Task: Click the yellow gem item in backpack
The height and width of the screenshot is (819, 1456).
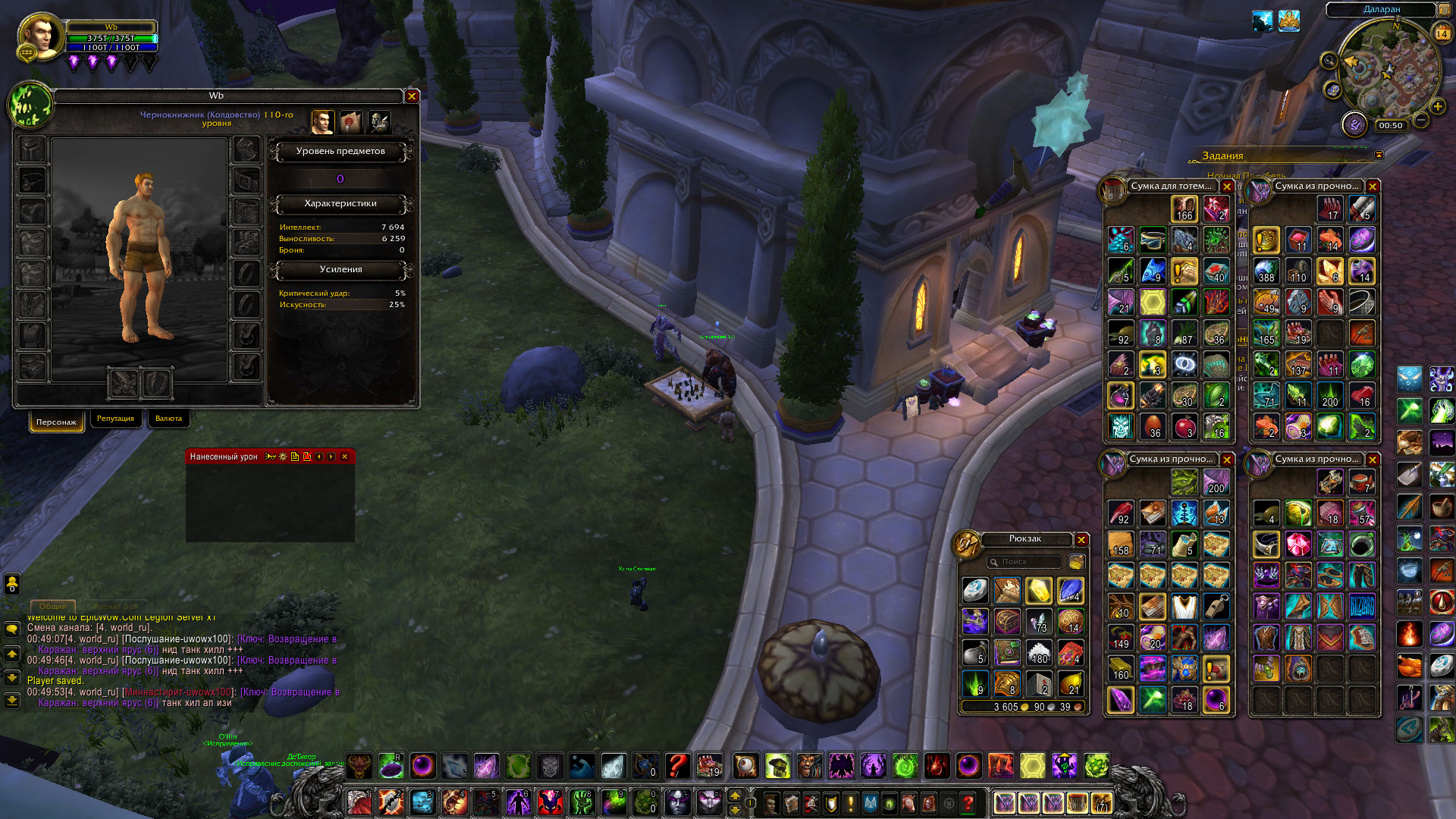Action: tap(1039, 591)
